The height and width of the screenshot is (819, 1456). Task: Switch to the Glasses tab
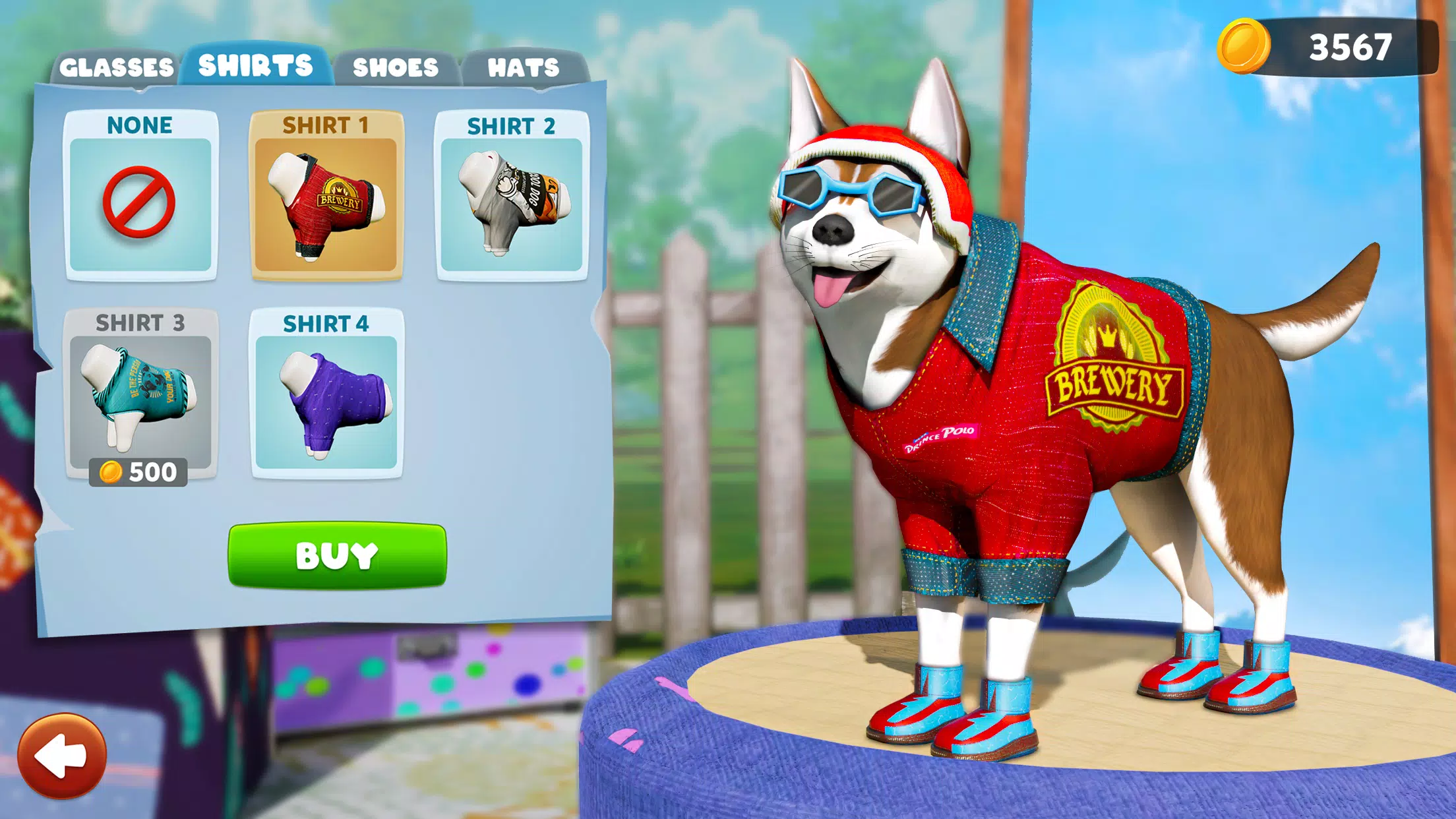click(116, 67)
